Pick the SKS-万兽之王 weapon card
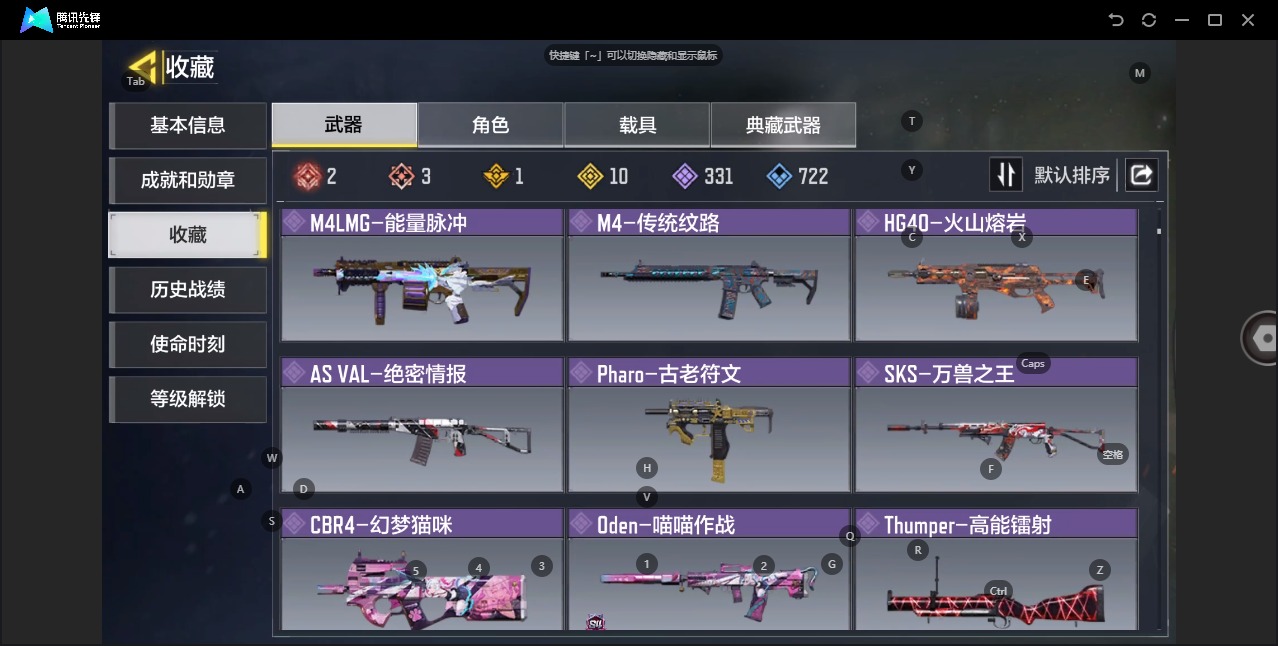Screen dimensions: 1278x646 [x=996, y=427]
